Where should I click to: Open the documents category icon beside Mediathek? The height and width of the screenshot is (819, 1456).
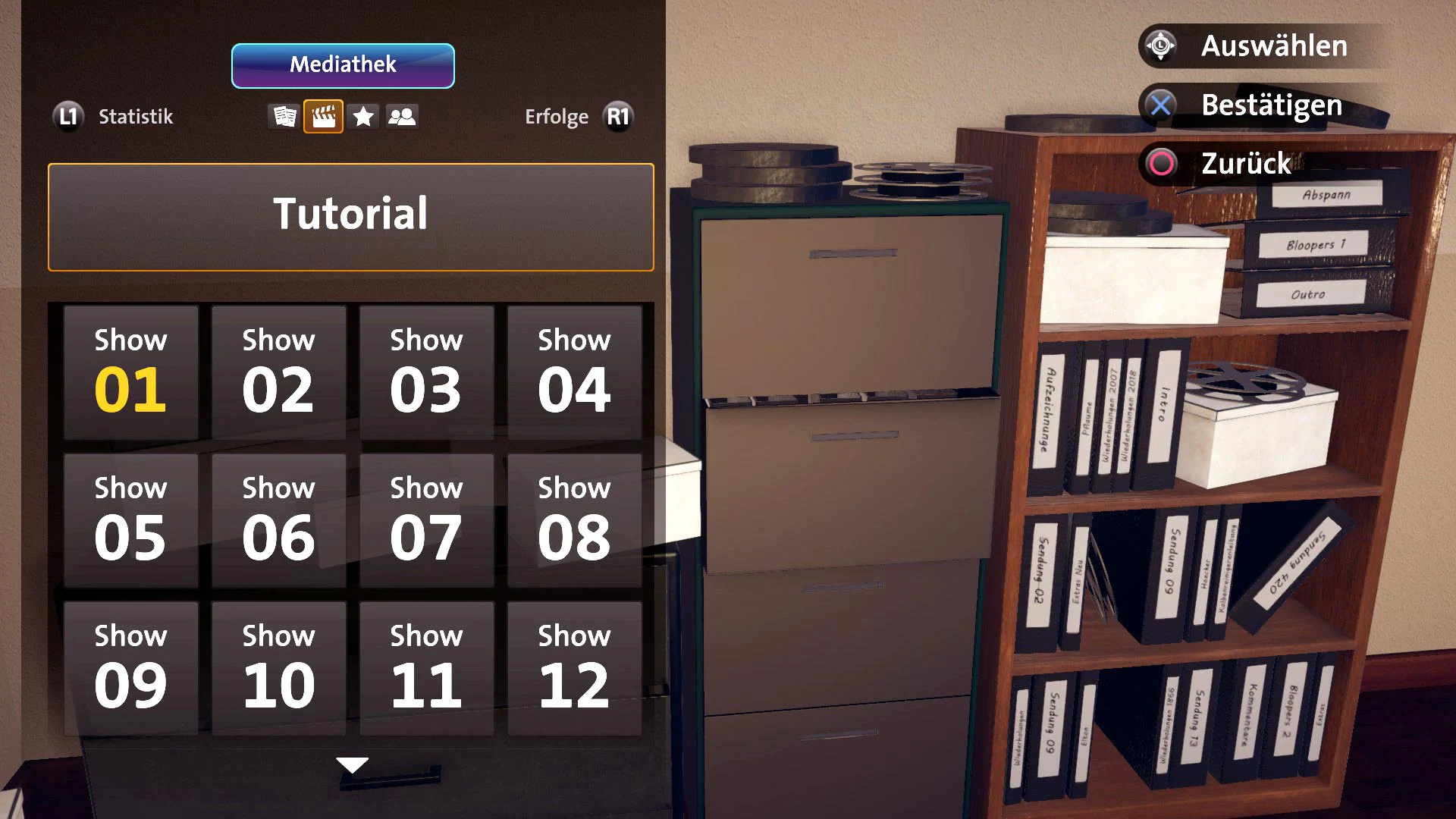point(284,116)
